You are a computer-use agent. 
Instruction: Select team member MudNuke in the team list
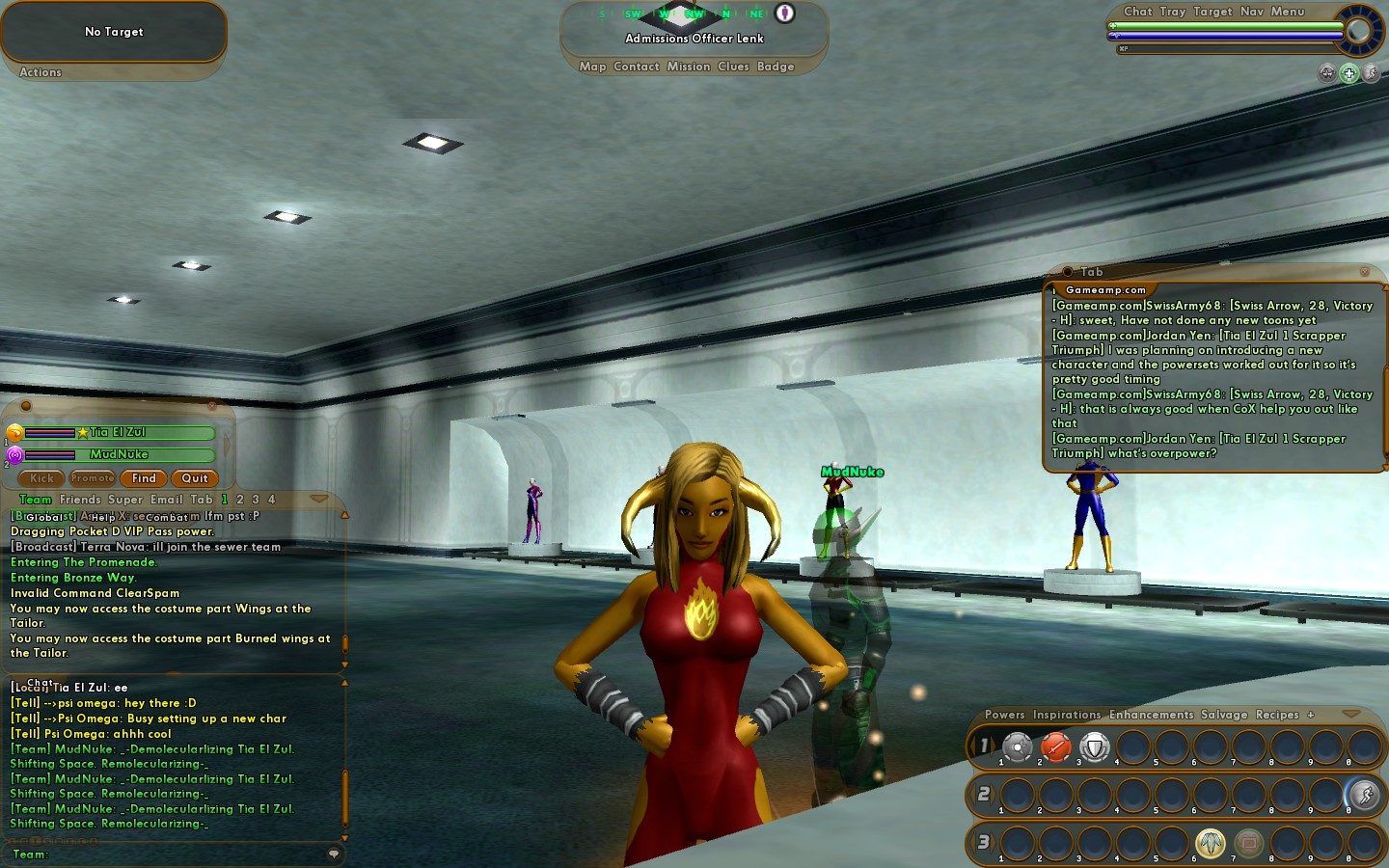click(x=120, y=454)
